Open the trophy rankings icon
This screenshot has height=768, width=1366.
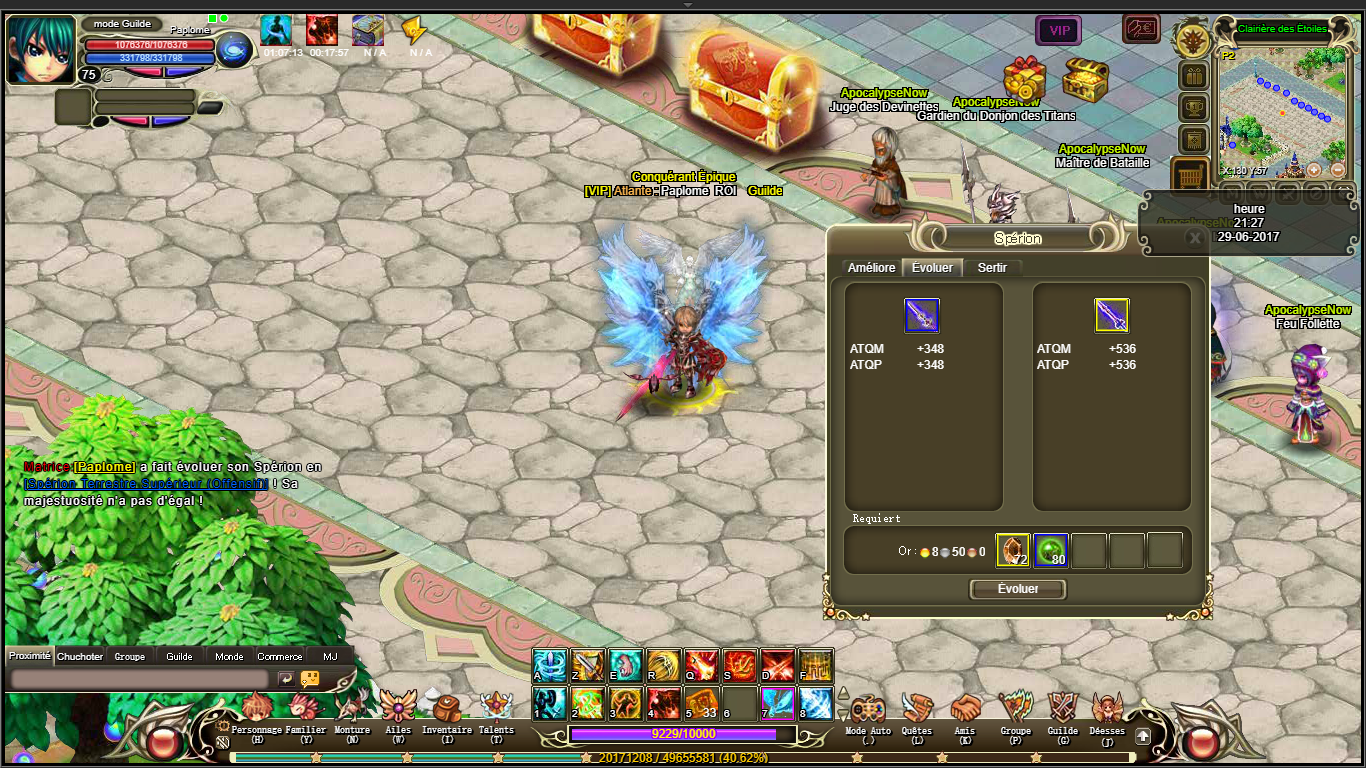point(1193,108)
